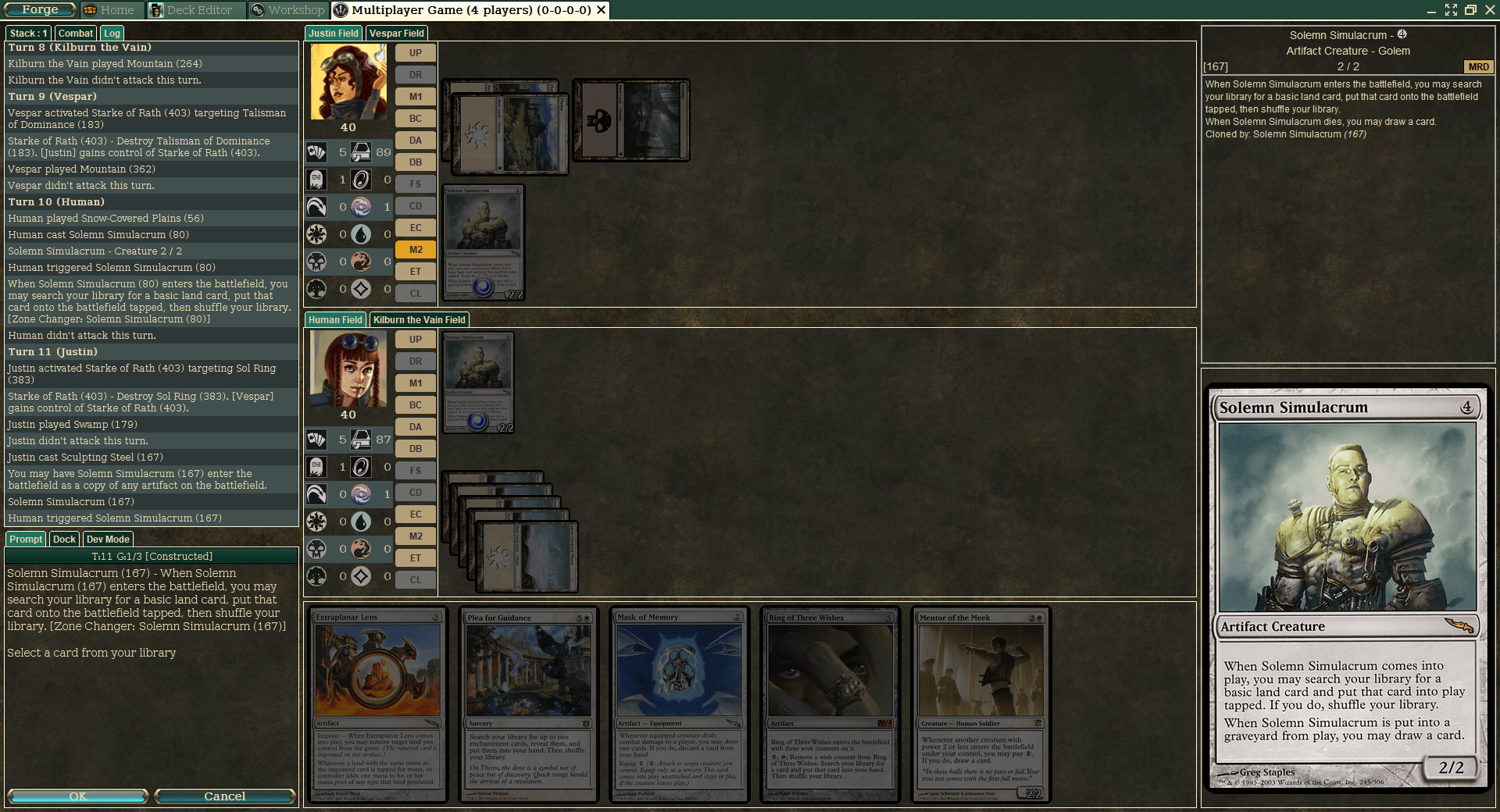Return to the Home tab
This screenshot has width=1500, height=812.
coord(109,10)
